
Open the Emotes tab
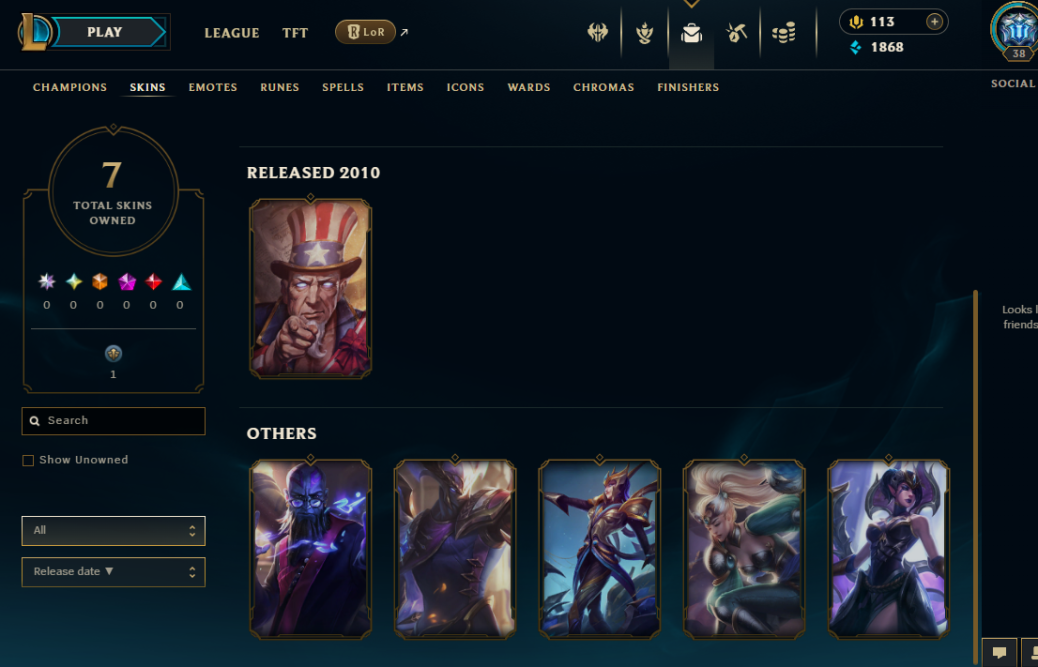coord(213,87)
